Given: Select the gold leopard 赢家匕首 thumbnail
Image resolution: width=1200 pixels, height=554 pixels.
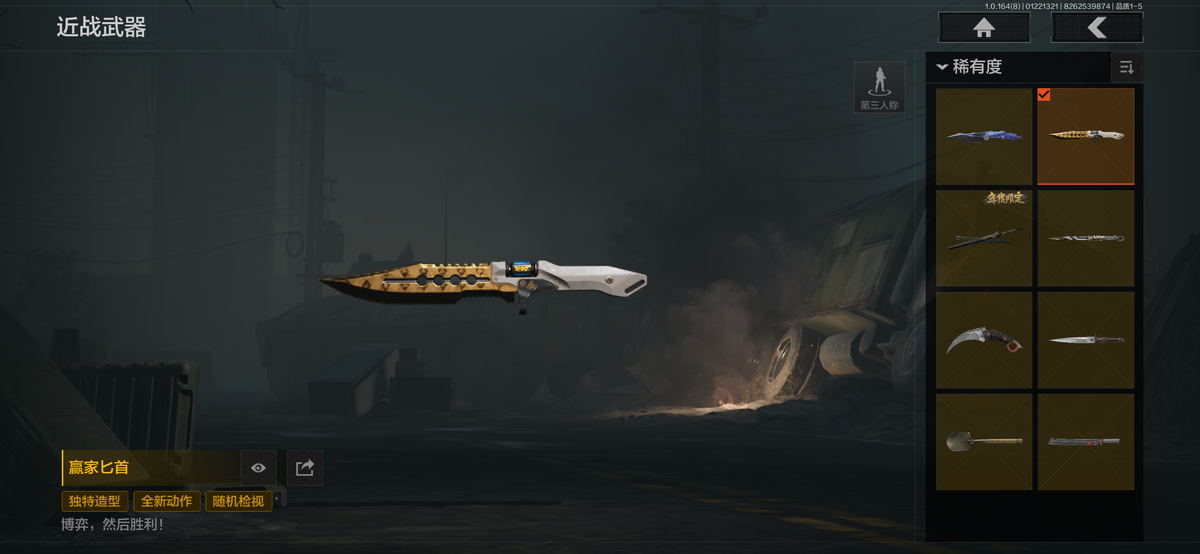Looking at the screenshot, I should [1086, 136].
